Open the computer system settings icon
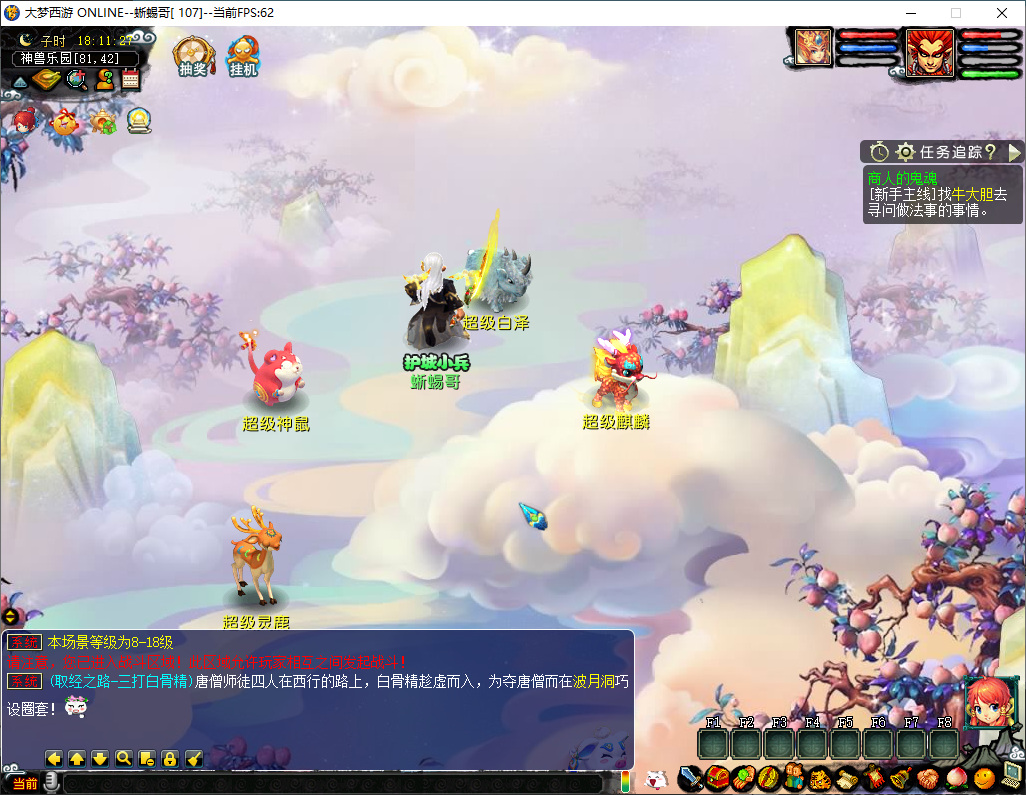Screen dimensions: 1026x795 (x=1012, y=775)
